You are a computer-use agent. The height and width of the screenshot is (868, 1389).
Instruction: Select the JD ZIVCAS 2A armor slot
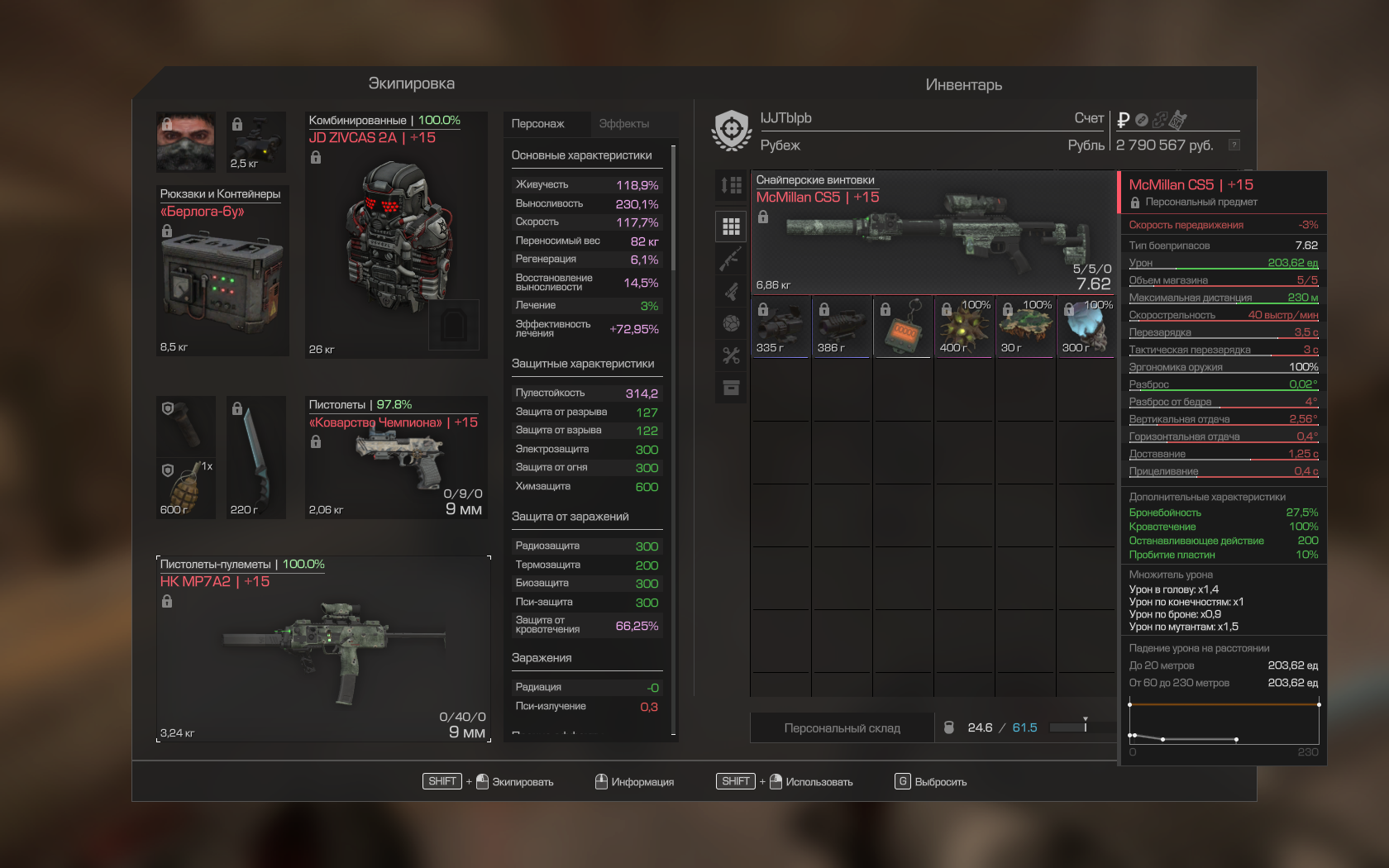(x=396, y=235)
